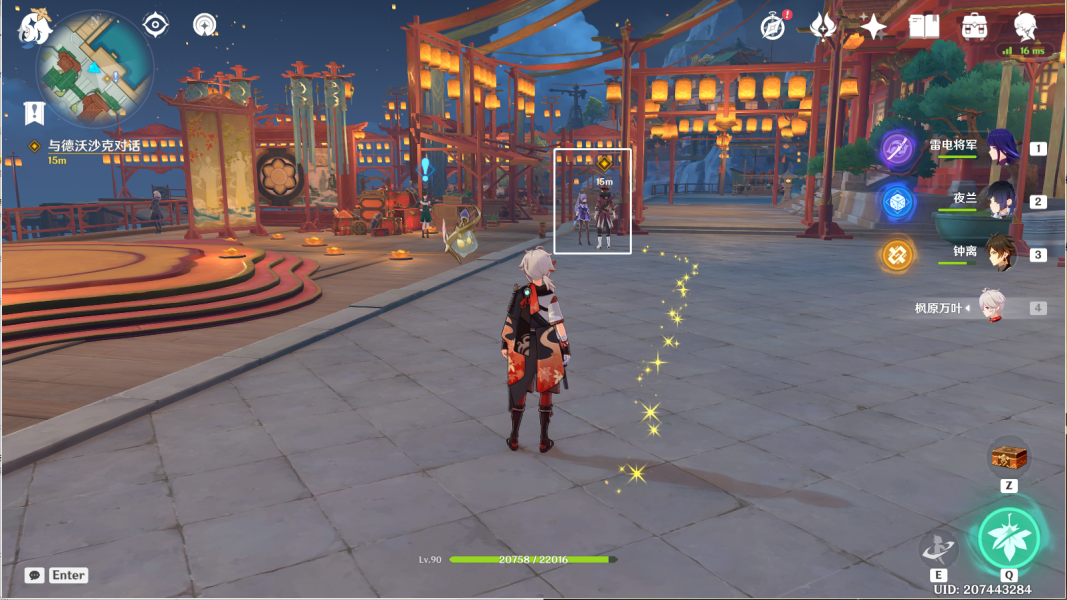
Task: Open the character screen head icon
Action: (x=1025, y=27)
